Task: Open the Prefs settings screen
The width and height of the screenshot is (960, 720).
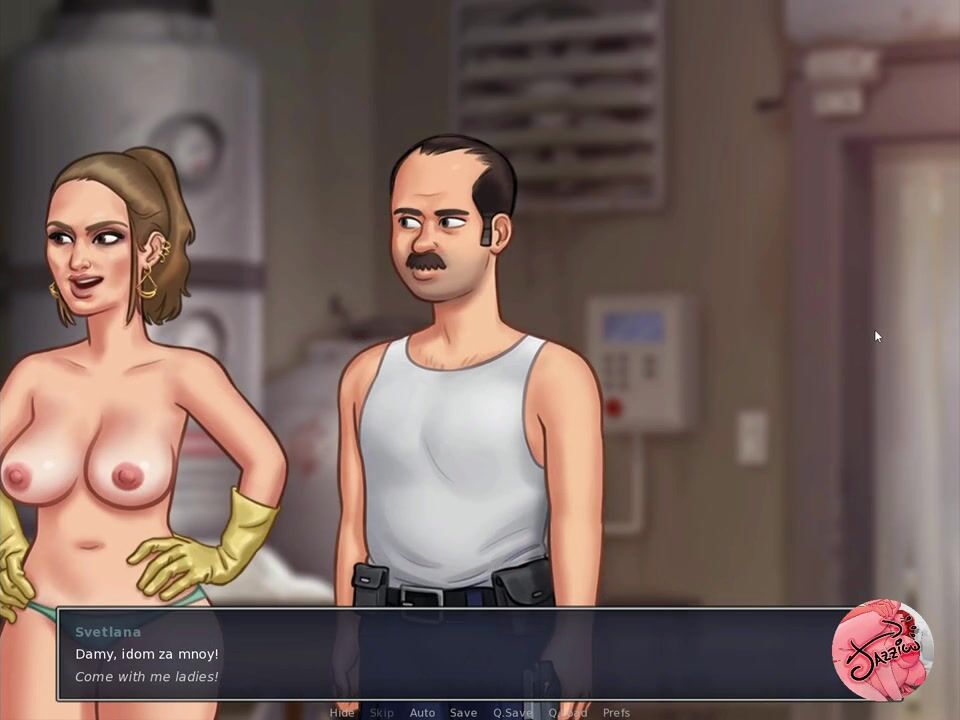Action: pyautogui.click(x=616, y=713)
